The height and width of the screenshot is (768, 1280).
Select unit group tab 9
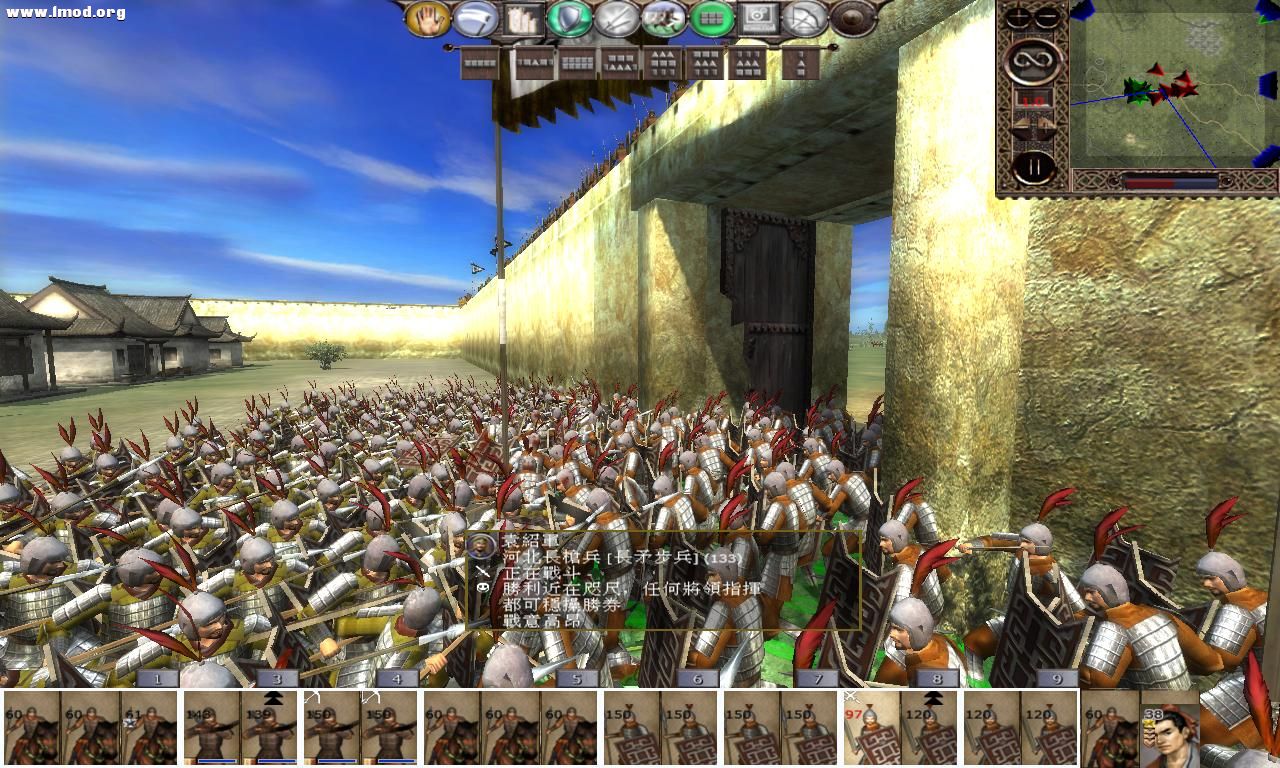click(1058, 677)
